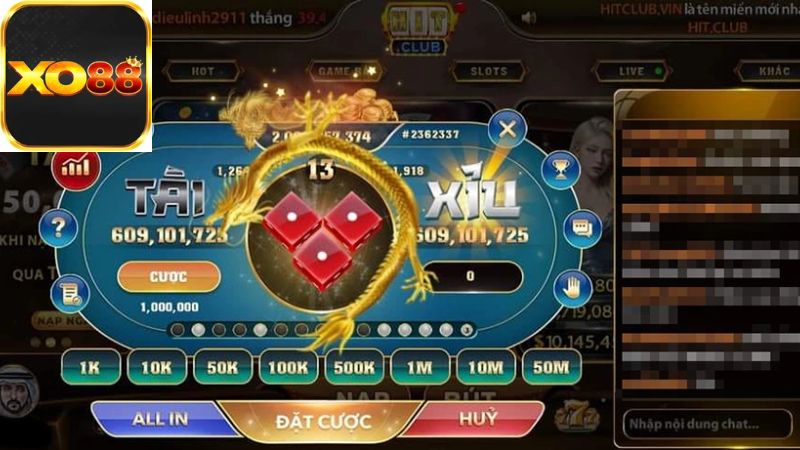
Task: Select the 100K chip
Action: coord(288,367)
